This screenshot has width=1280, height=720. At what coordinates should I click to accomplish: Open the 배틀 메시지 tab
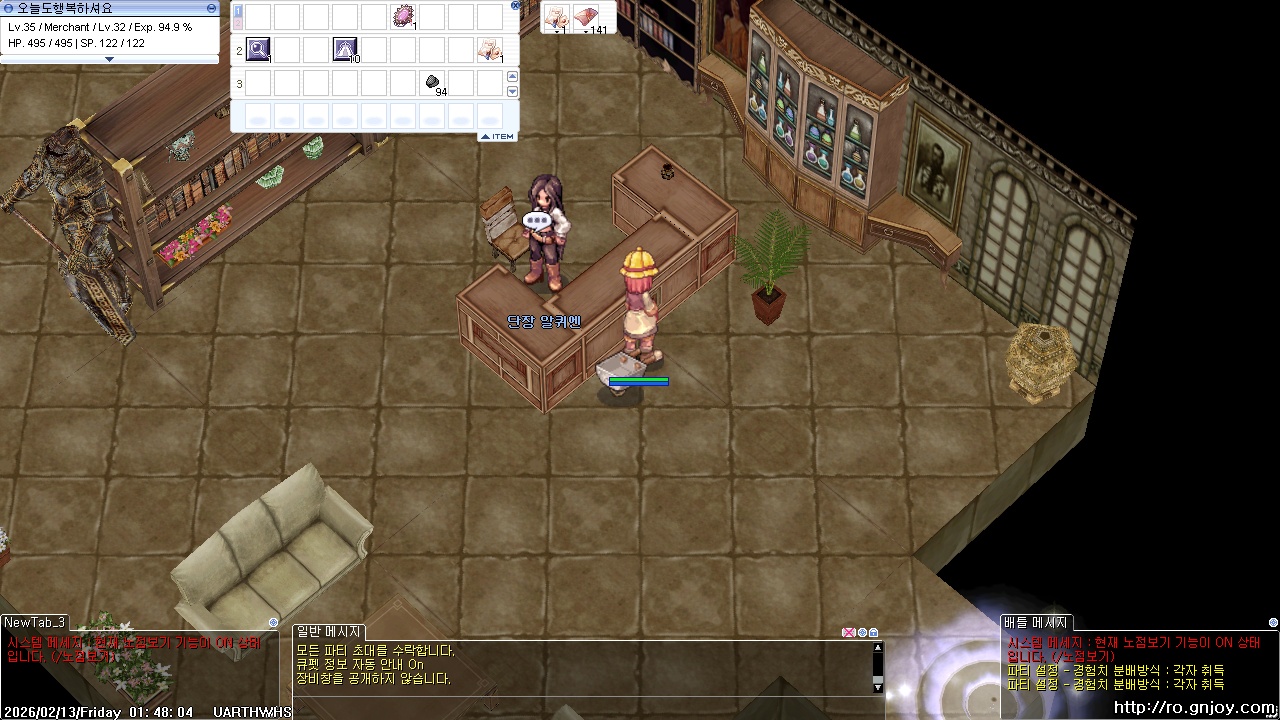pyautogui.click(x=1036, y=623)
